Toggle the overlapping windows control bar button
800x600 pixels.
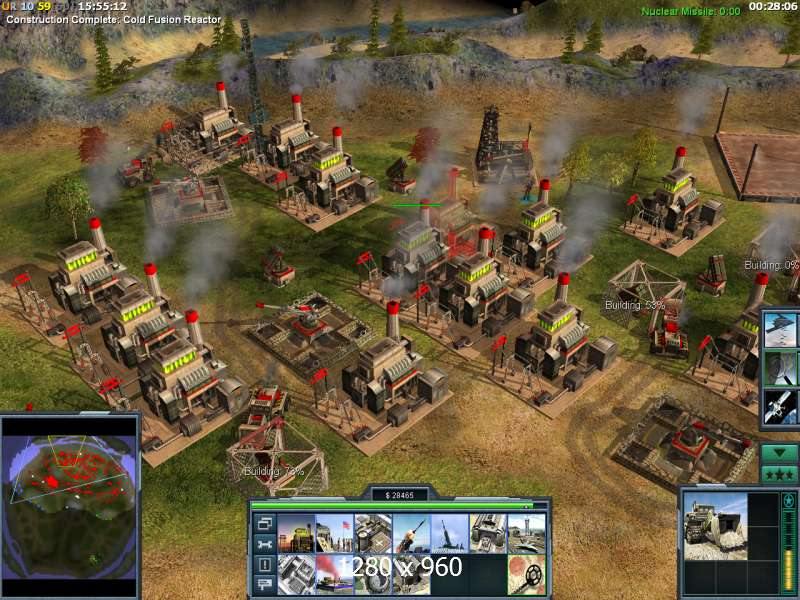click(265, 523)
